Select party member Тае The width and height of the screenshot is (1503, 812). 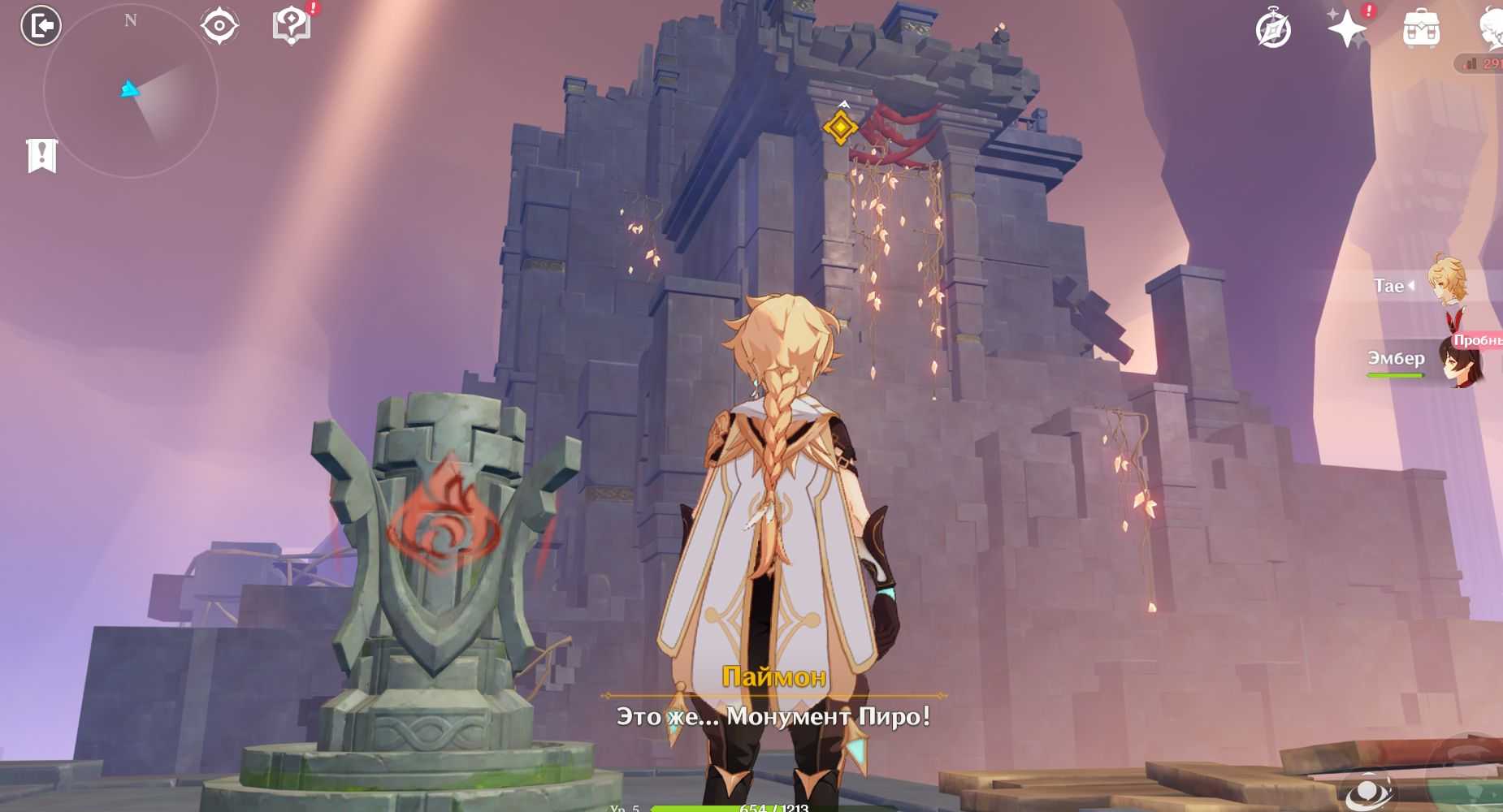(1430, 286)
